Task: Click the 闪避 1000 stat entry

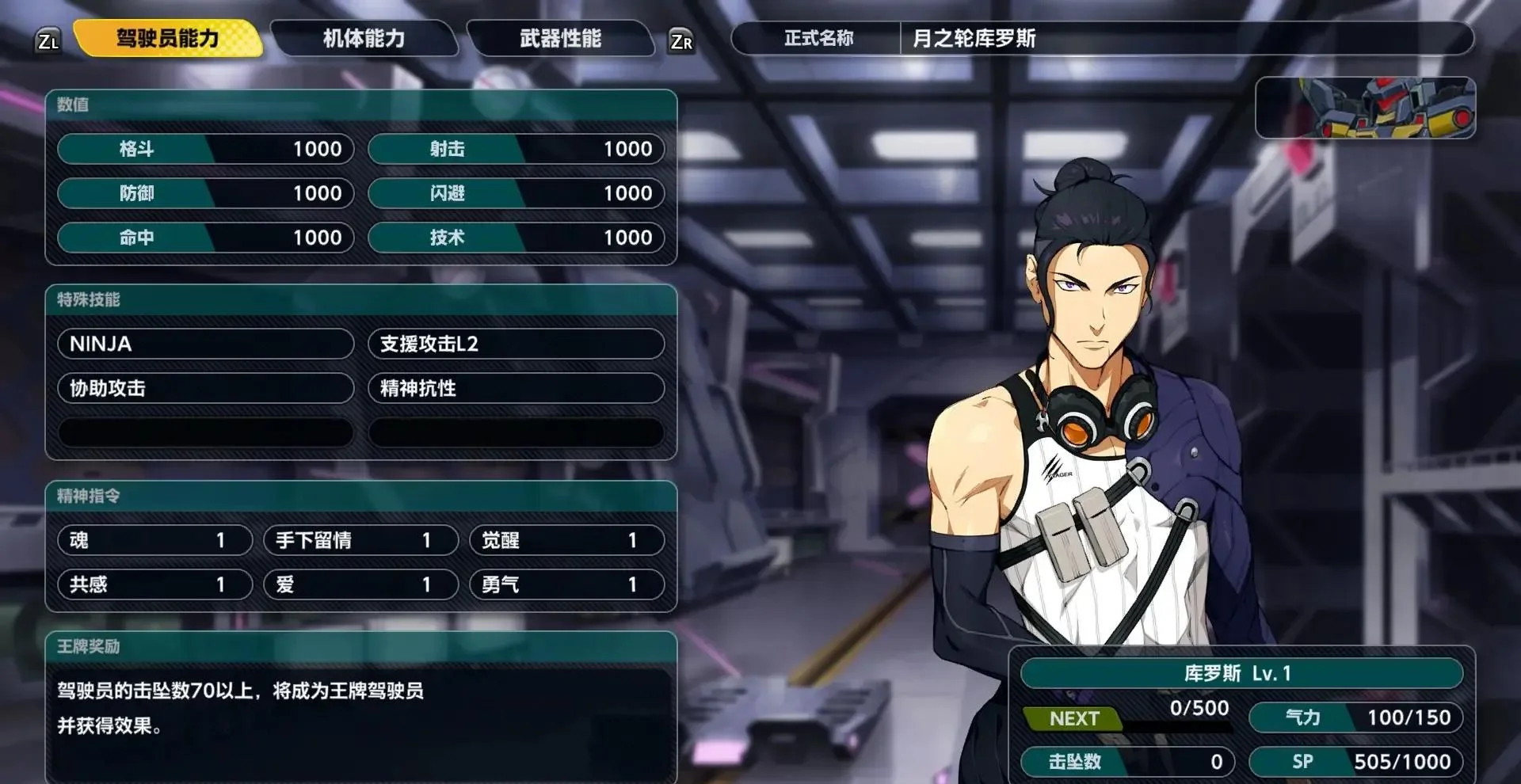Action: pyautogui.click(x=516, y=193)
